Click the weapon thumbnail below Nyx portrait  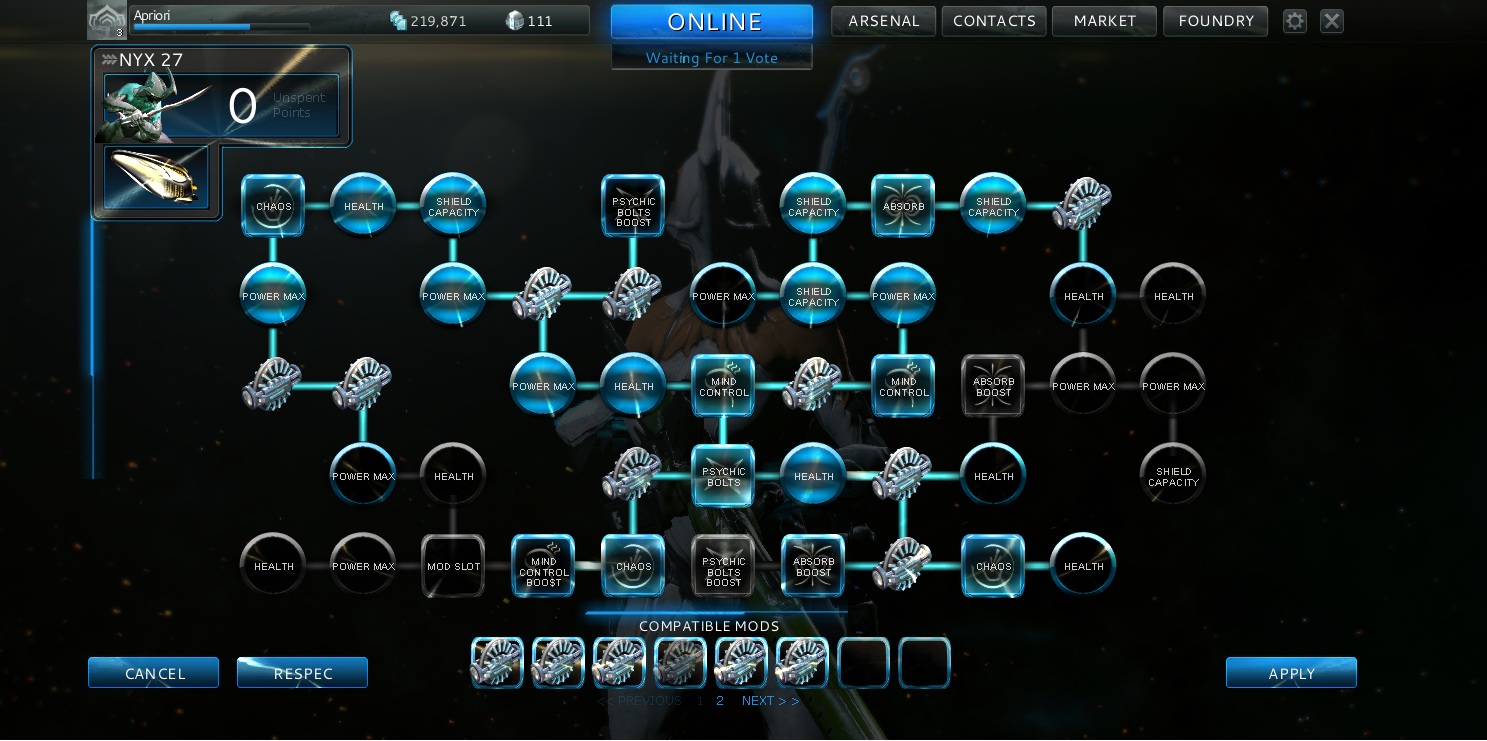pos(155,177)
